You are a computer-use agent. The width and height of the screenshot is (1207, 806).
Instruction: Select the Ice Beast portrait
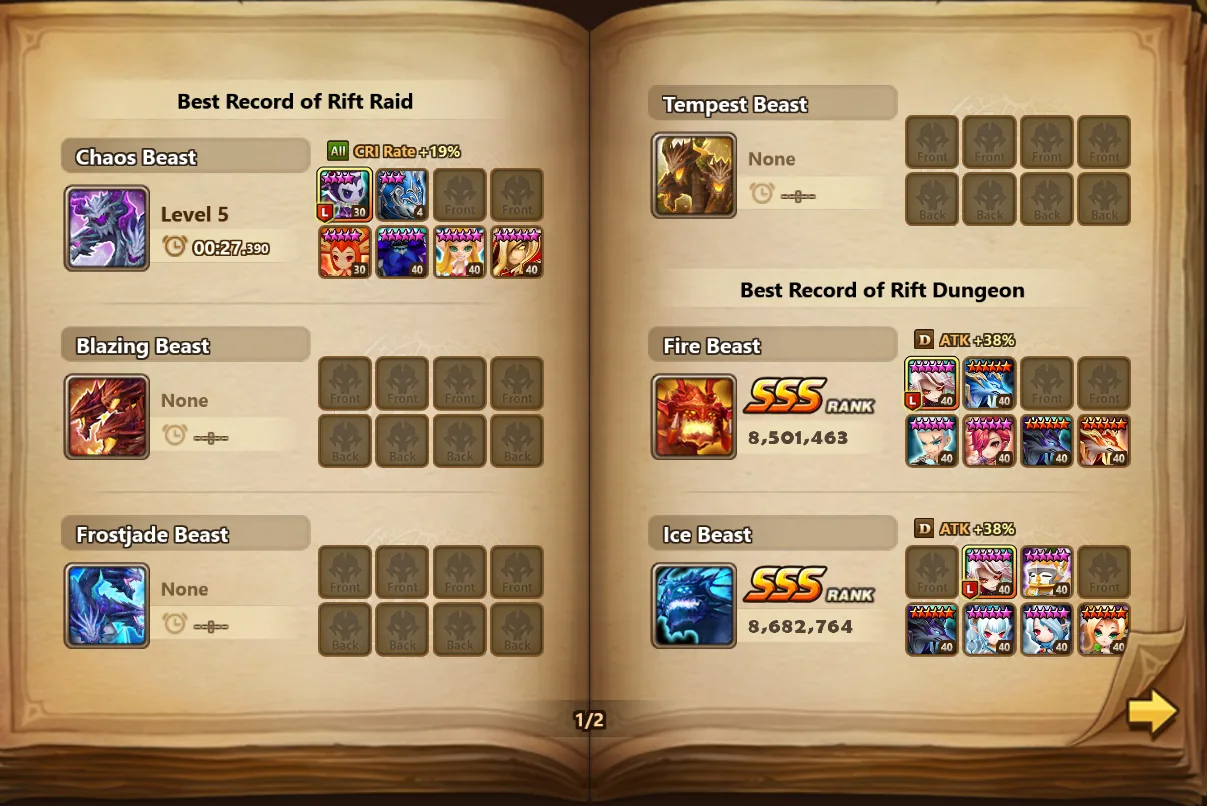point(694,606)
